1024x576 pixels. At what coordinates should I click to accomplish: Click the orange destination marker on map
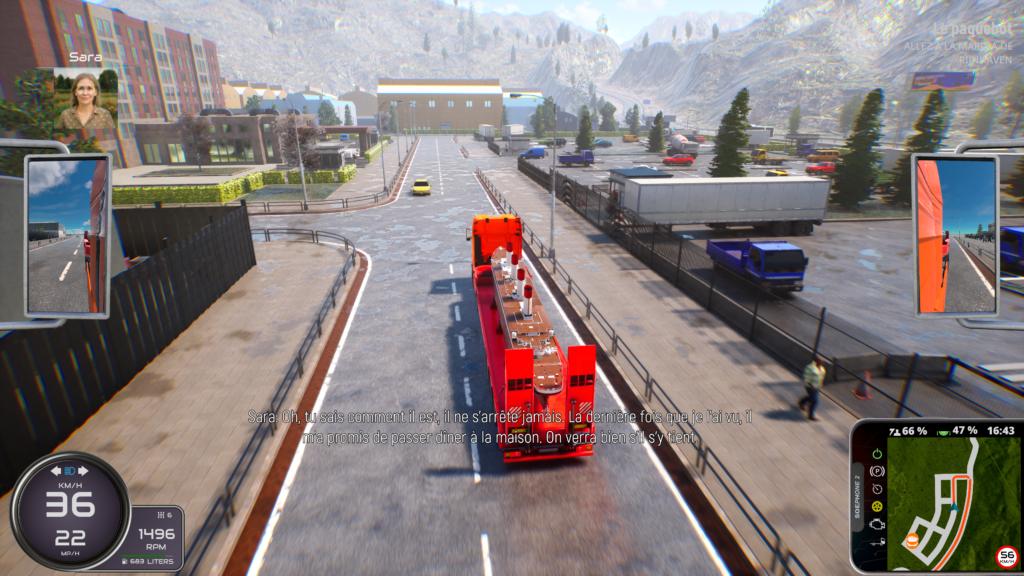912,541
